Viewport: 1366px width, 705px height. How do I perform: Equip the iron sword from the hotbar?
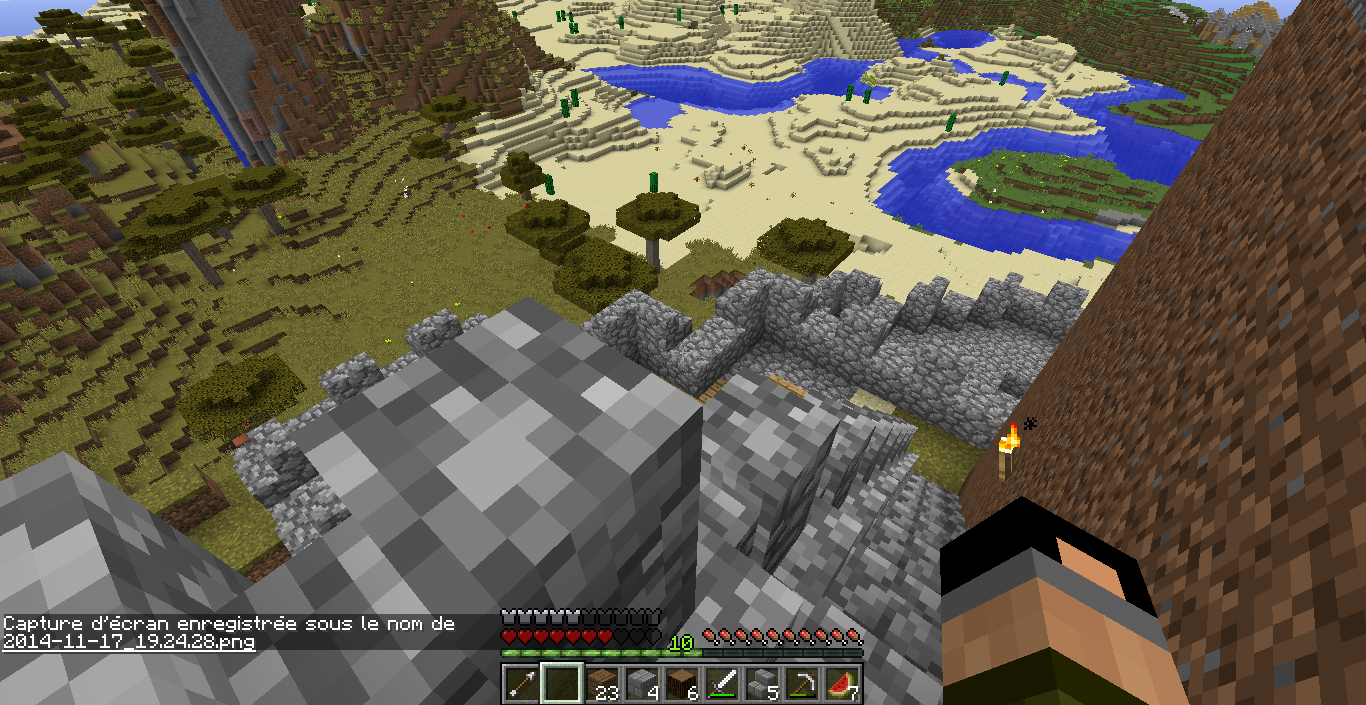tap(722, 684)
